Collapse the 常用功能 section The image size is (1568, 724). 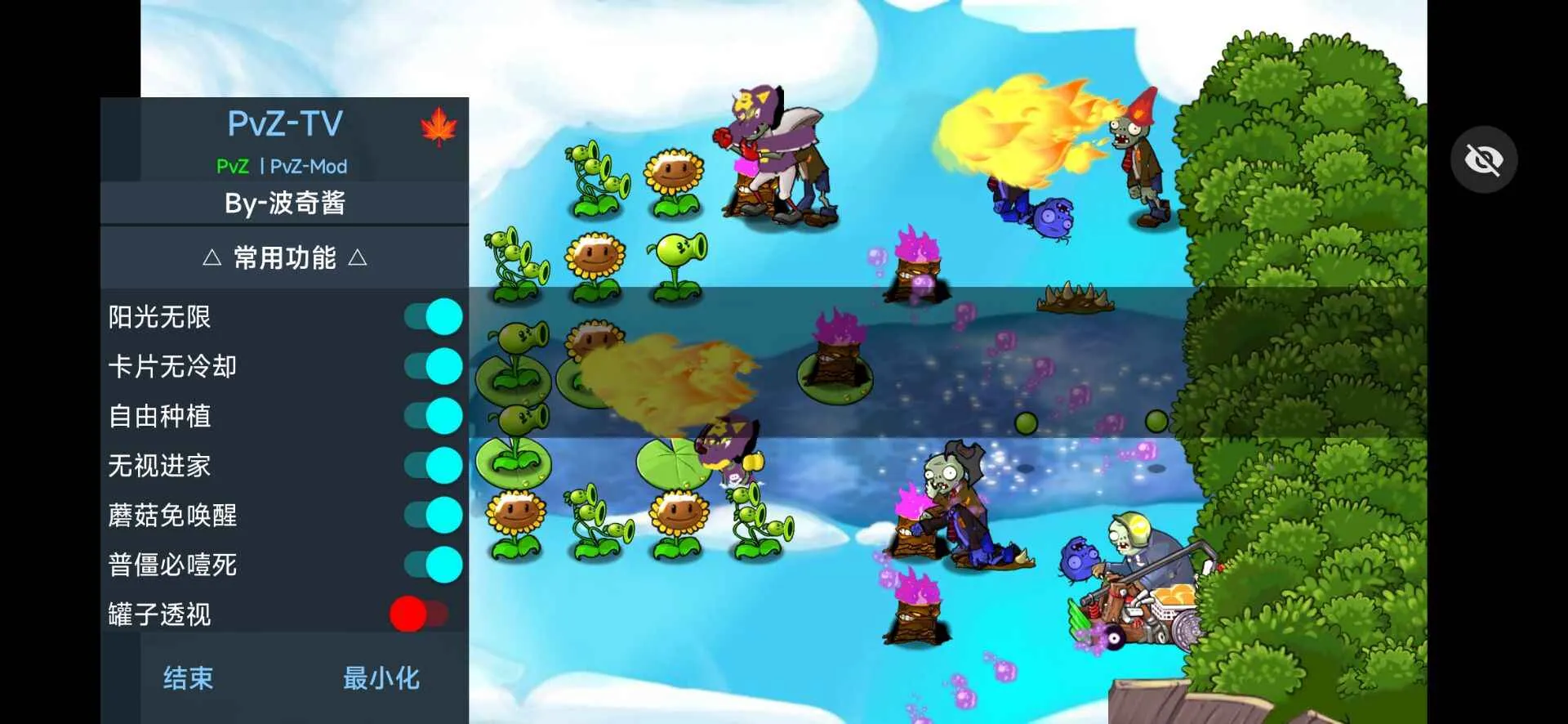click(x=284, y=257)
